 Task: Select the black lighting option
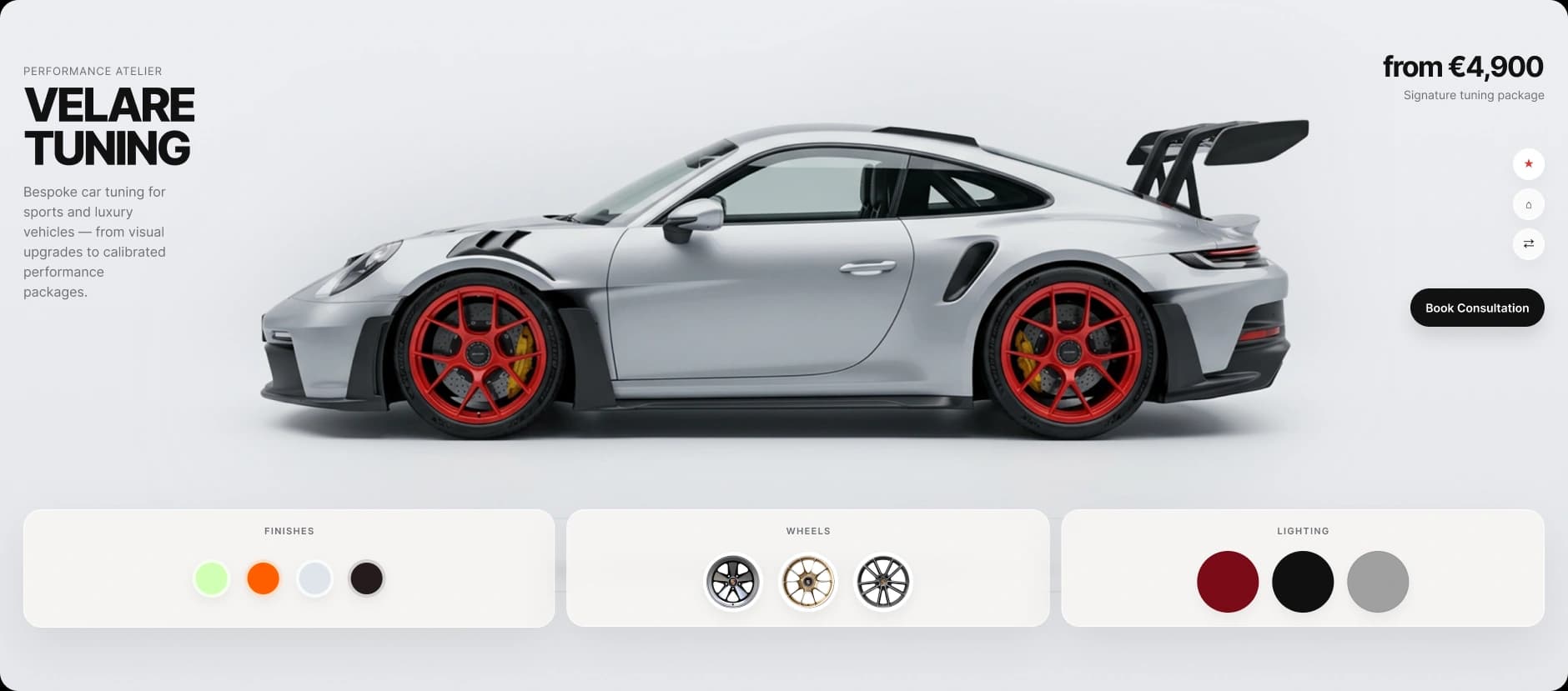(x=1303, y=581)
